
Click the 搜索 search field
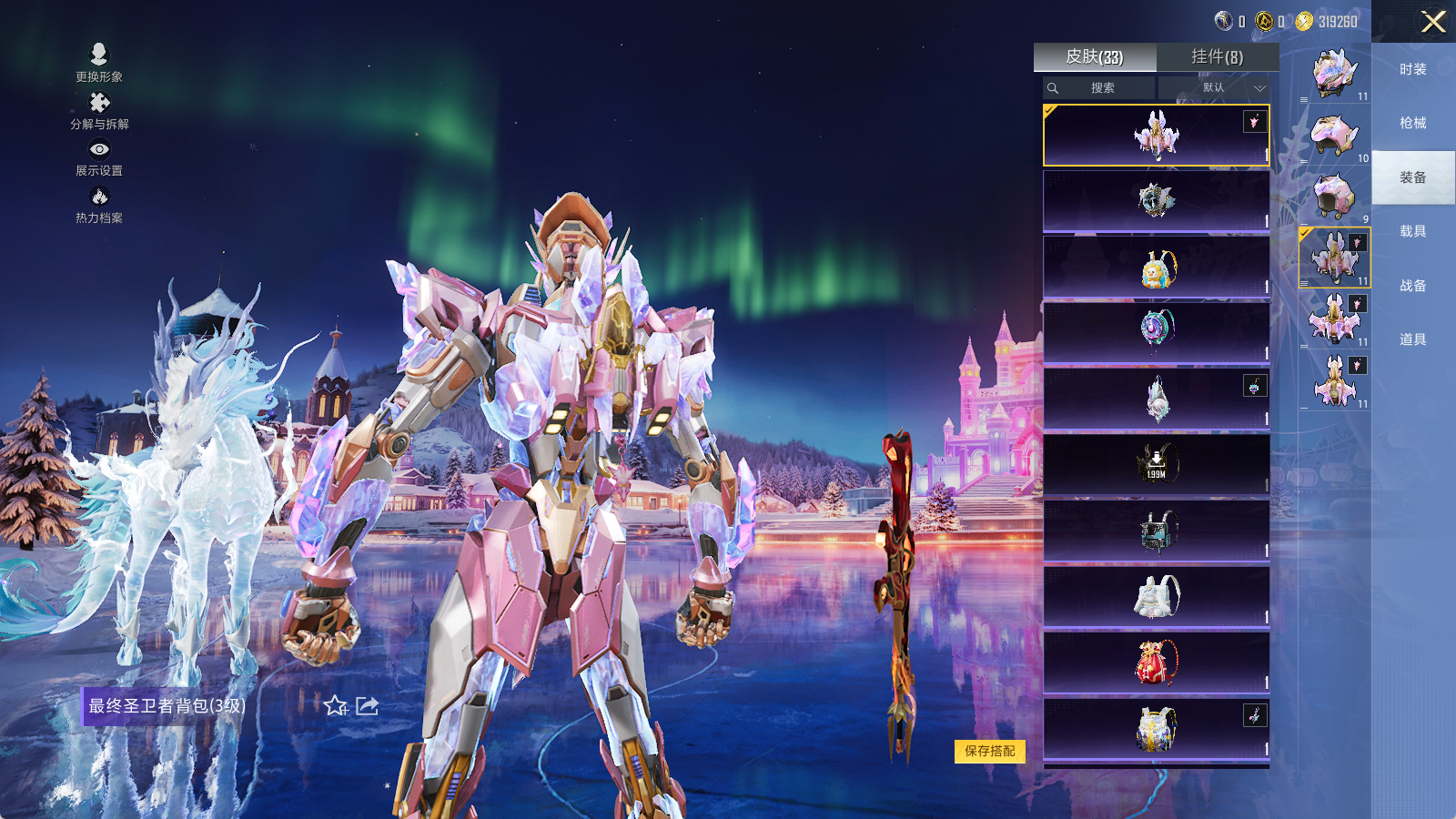[1102, 88]
